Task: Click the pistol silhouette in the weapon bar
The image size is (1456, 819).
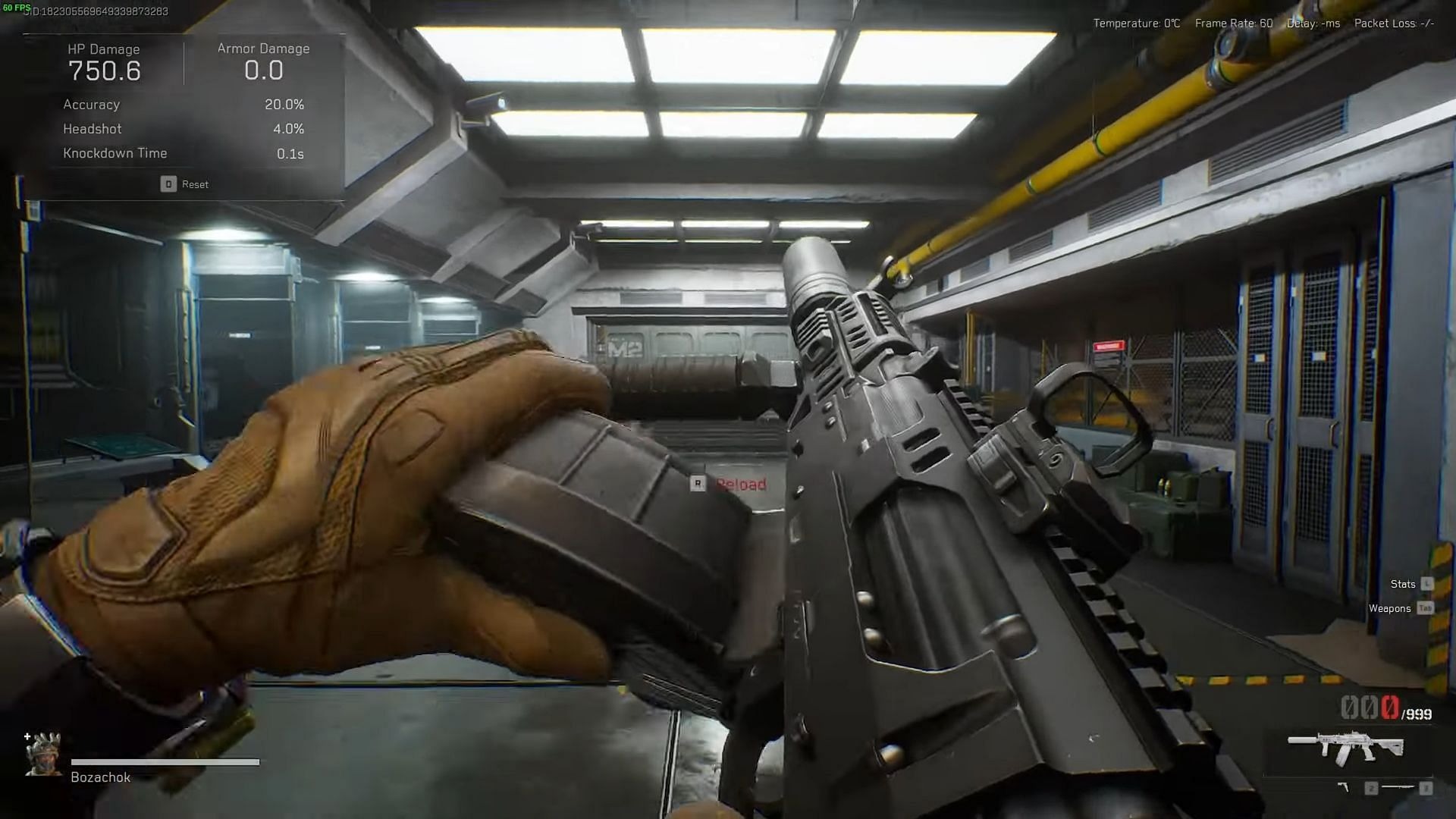Action: 1344,787
